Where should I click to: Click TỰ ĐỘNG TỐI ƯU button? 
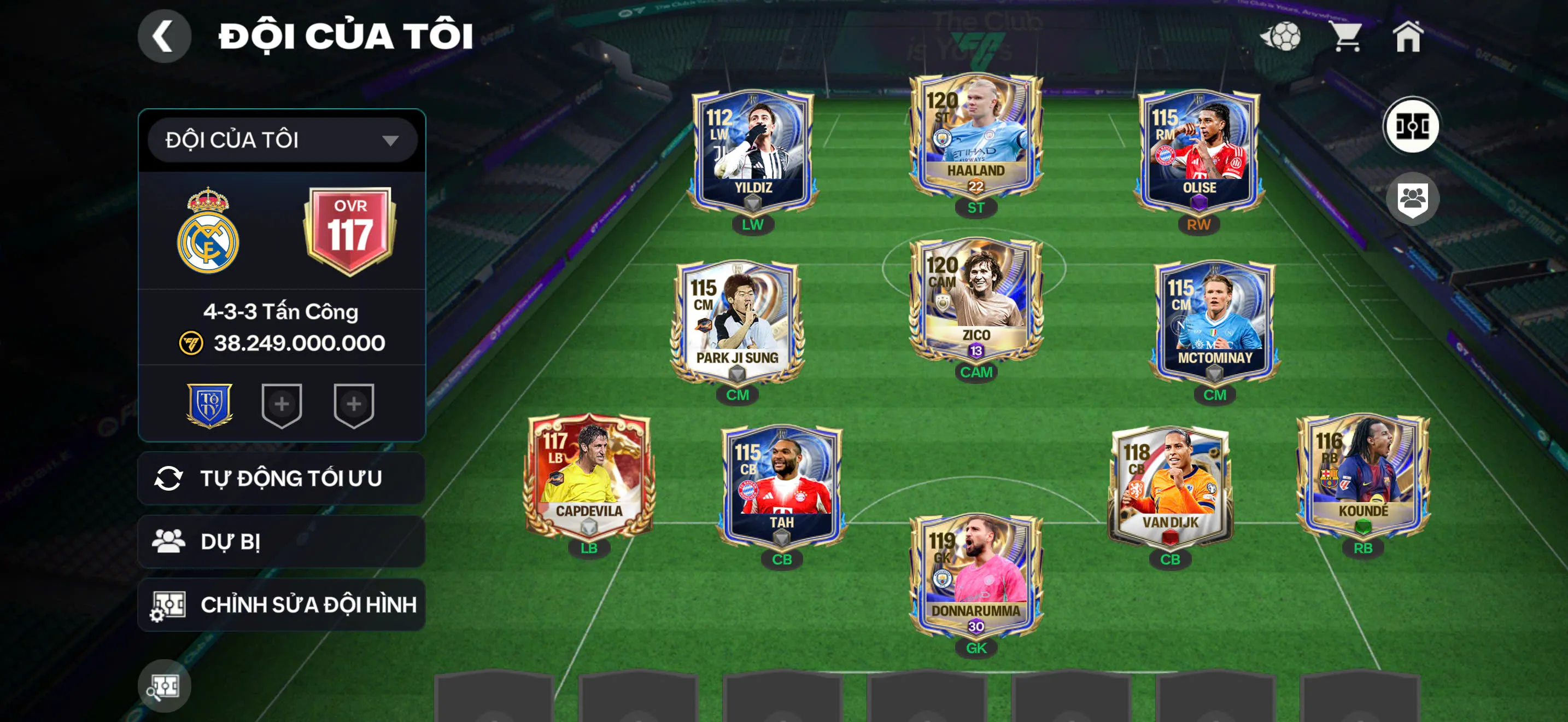coord(282,479)
